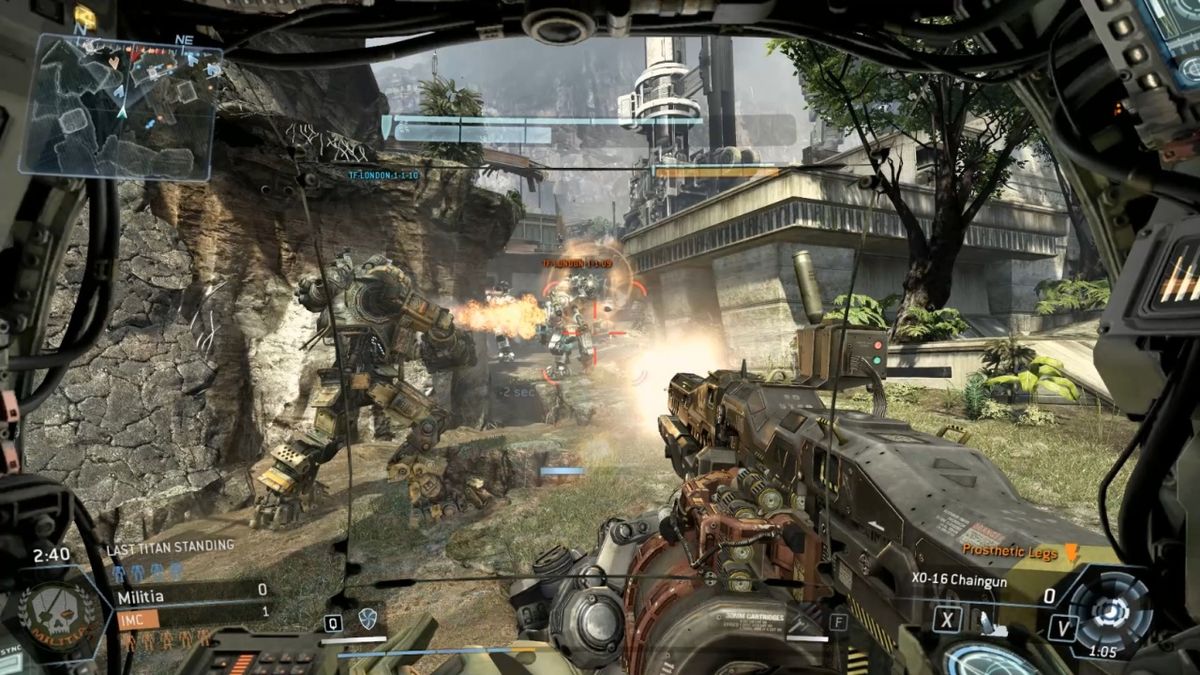Click the minimap in the corner
The width and height of the screenshot is (1200, 675).
point(120,107)
